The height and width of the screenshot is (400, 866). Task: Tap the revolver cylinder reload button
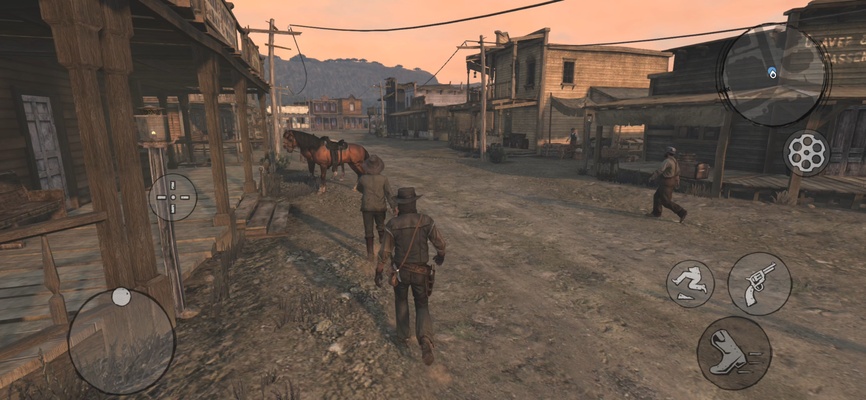coord(806,153)
